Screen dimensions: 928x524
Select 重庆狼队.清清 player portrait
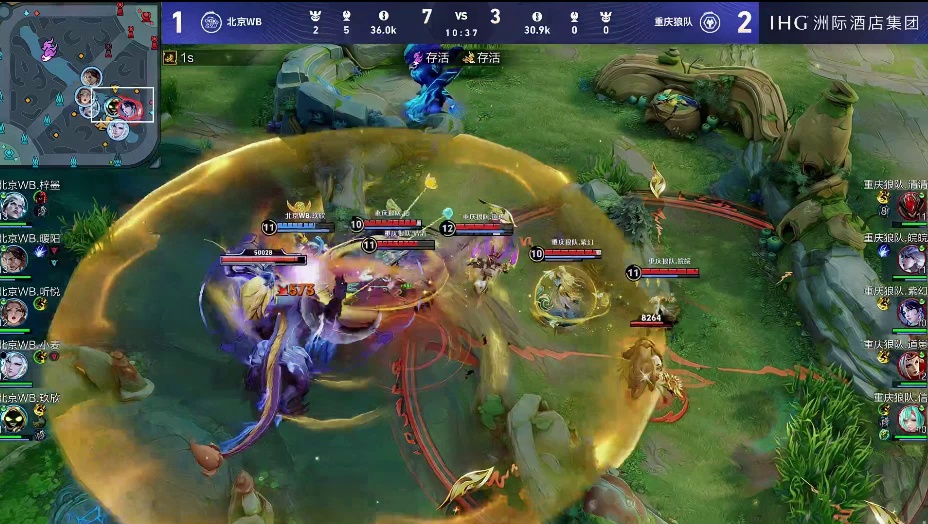point(911,207)
